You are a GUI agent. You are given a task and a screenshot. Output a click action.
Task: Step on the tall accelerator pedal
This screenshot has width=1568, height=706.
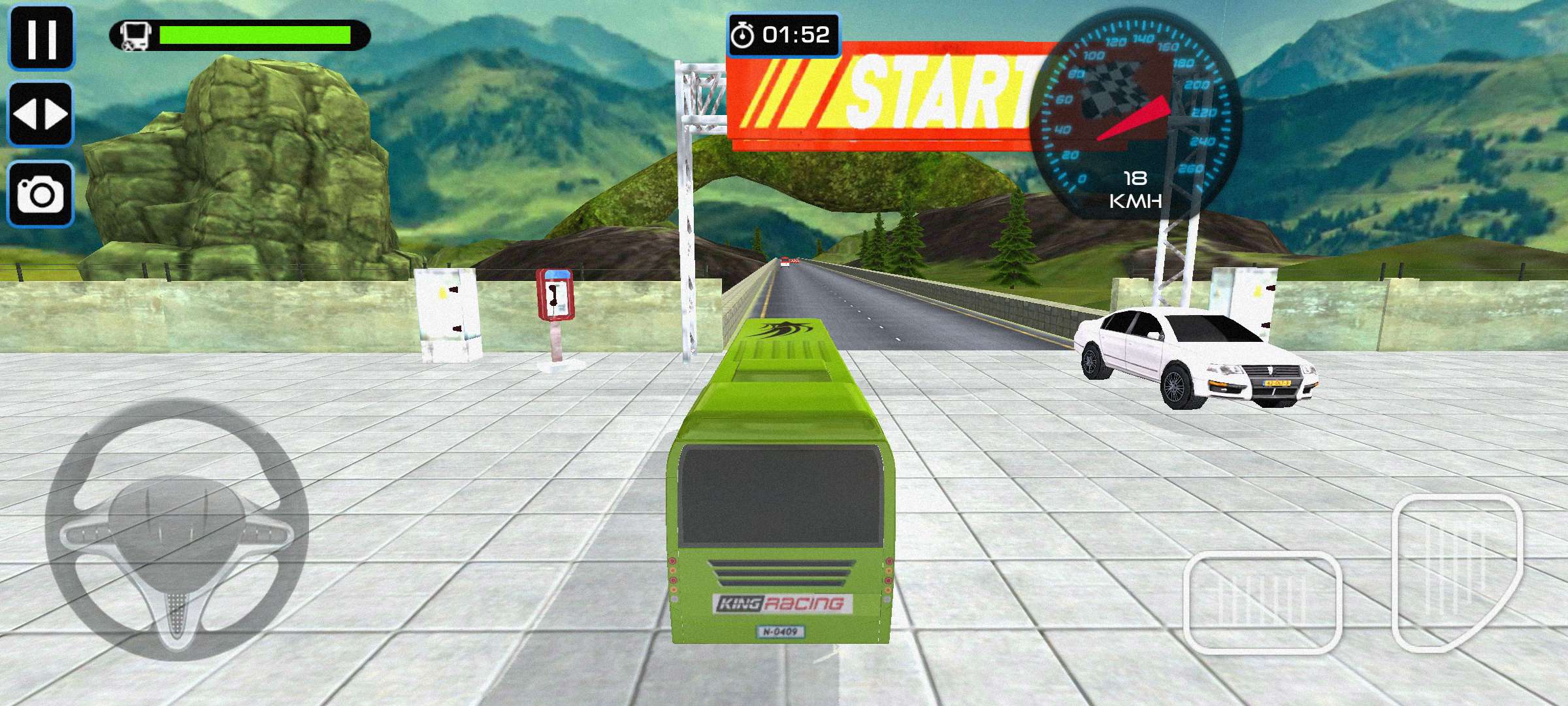(x=1458, y=572)
